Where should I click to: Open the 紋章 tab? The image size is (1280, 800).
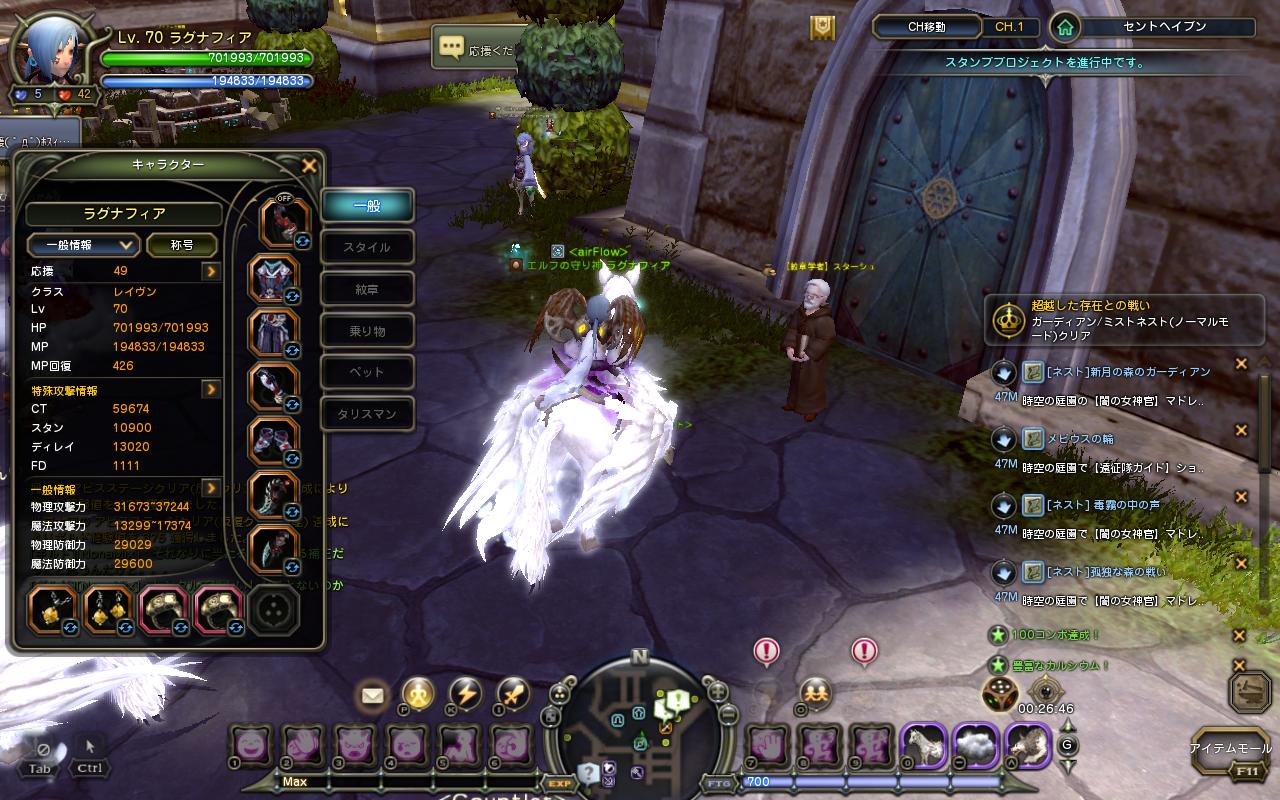point(367,289)
